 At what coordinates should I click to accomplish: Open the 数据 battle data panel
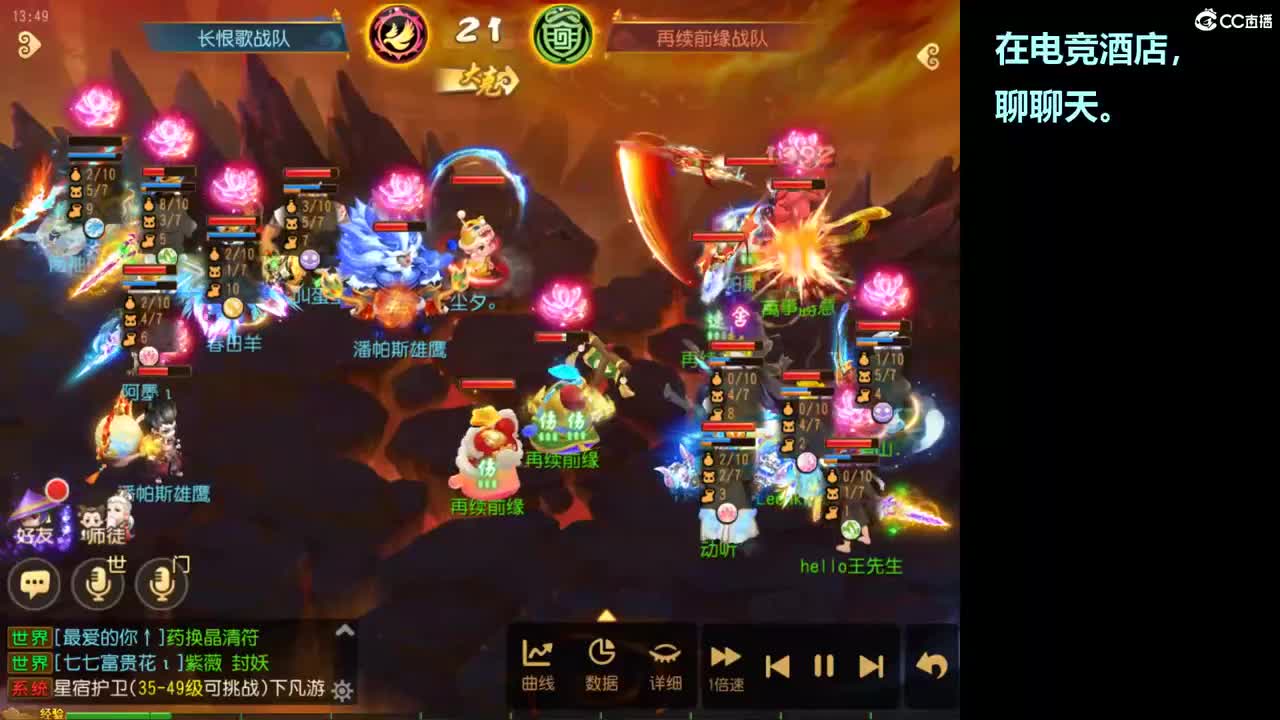tap(600, 660)
